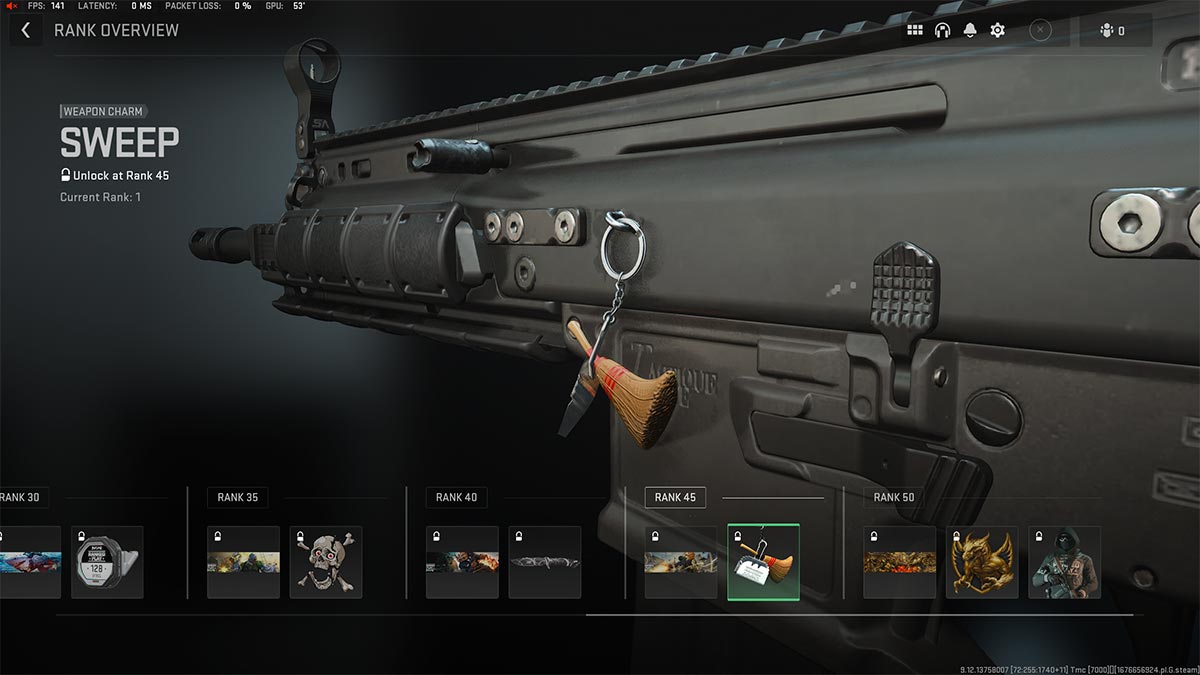Open settings with the gear icon
1200x675 pixels.
click(997, 30)
